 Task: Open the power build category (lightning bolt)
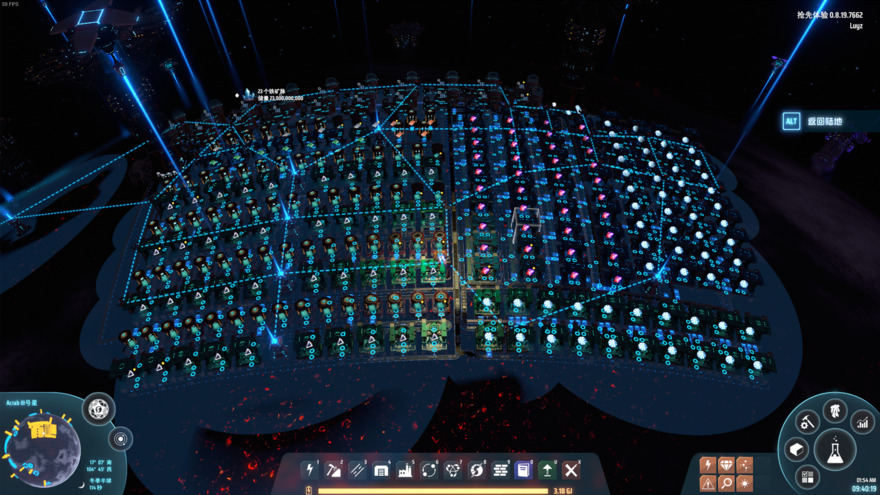click(x=310, y=470)
